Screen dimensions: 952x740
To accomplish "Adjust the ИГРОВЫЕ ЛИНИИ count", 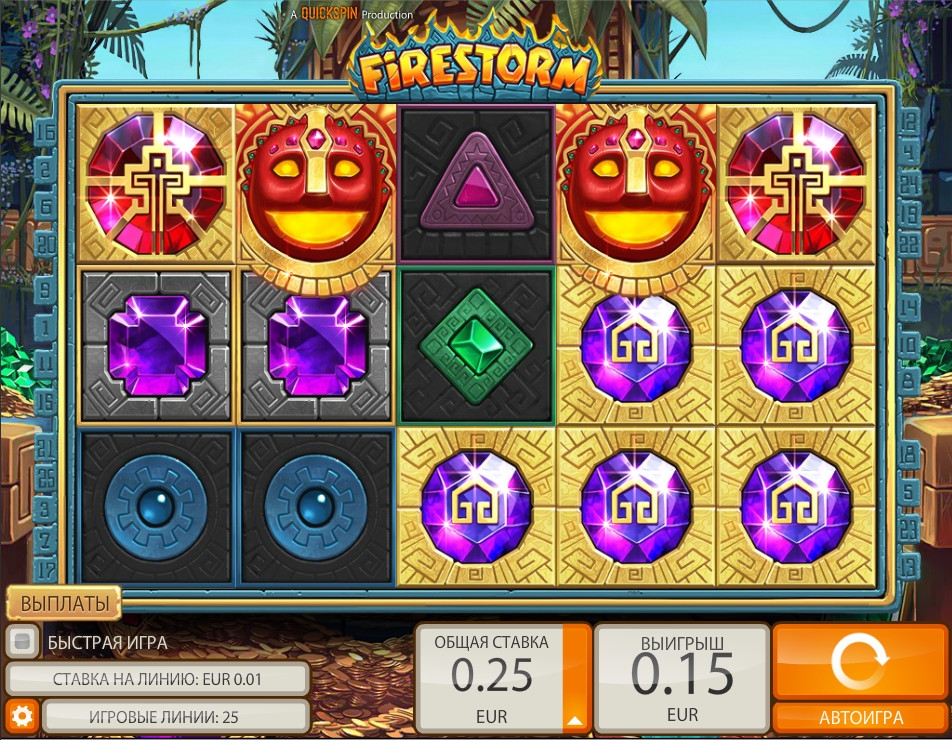I will pos(175,716).
